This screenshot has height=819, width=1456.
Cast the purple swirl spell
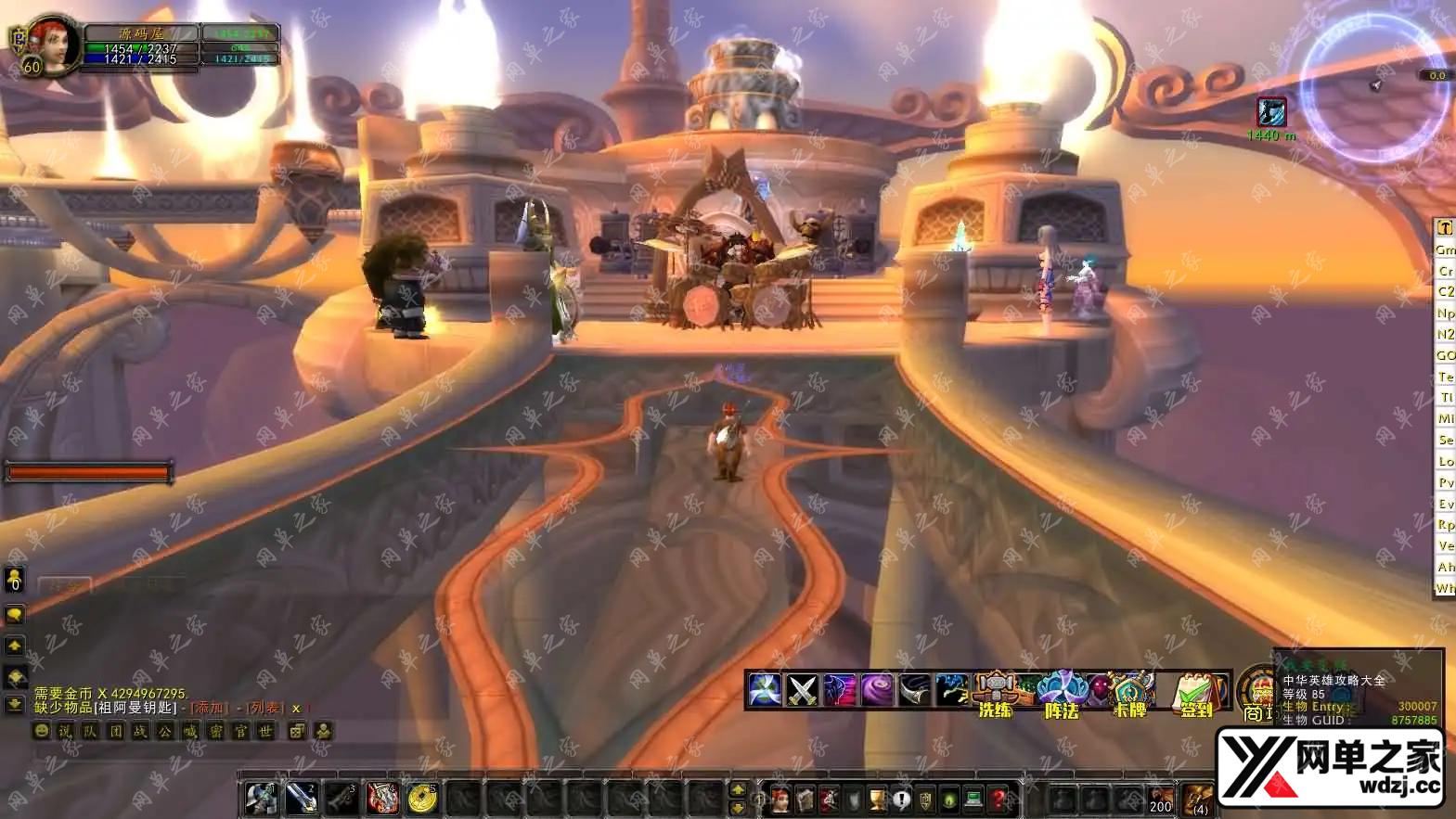click(876, 690)
